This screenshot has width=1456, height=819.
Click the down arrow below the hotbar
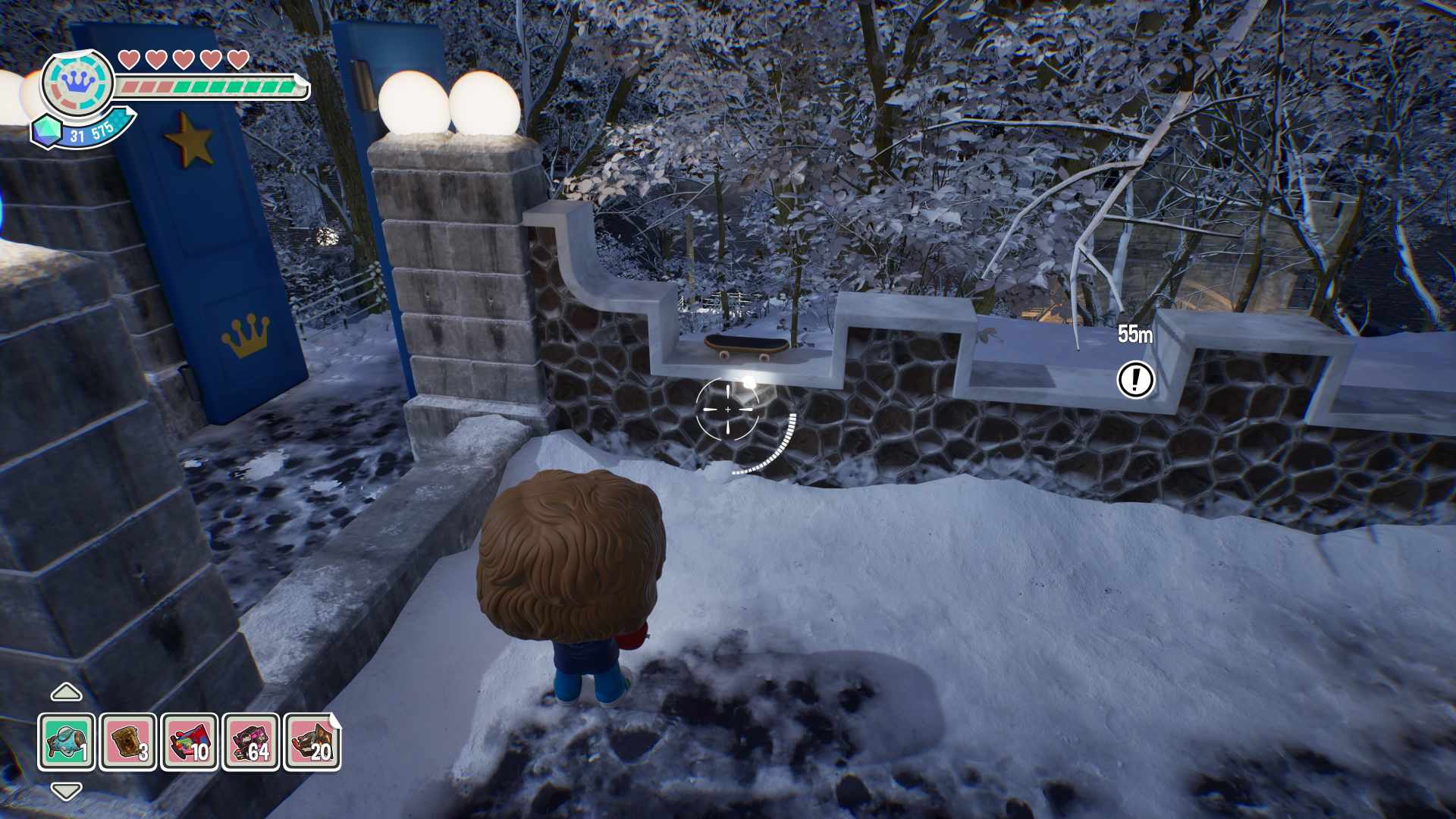(x=66, y=792)
